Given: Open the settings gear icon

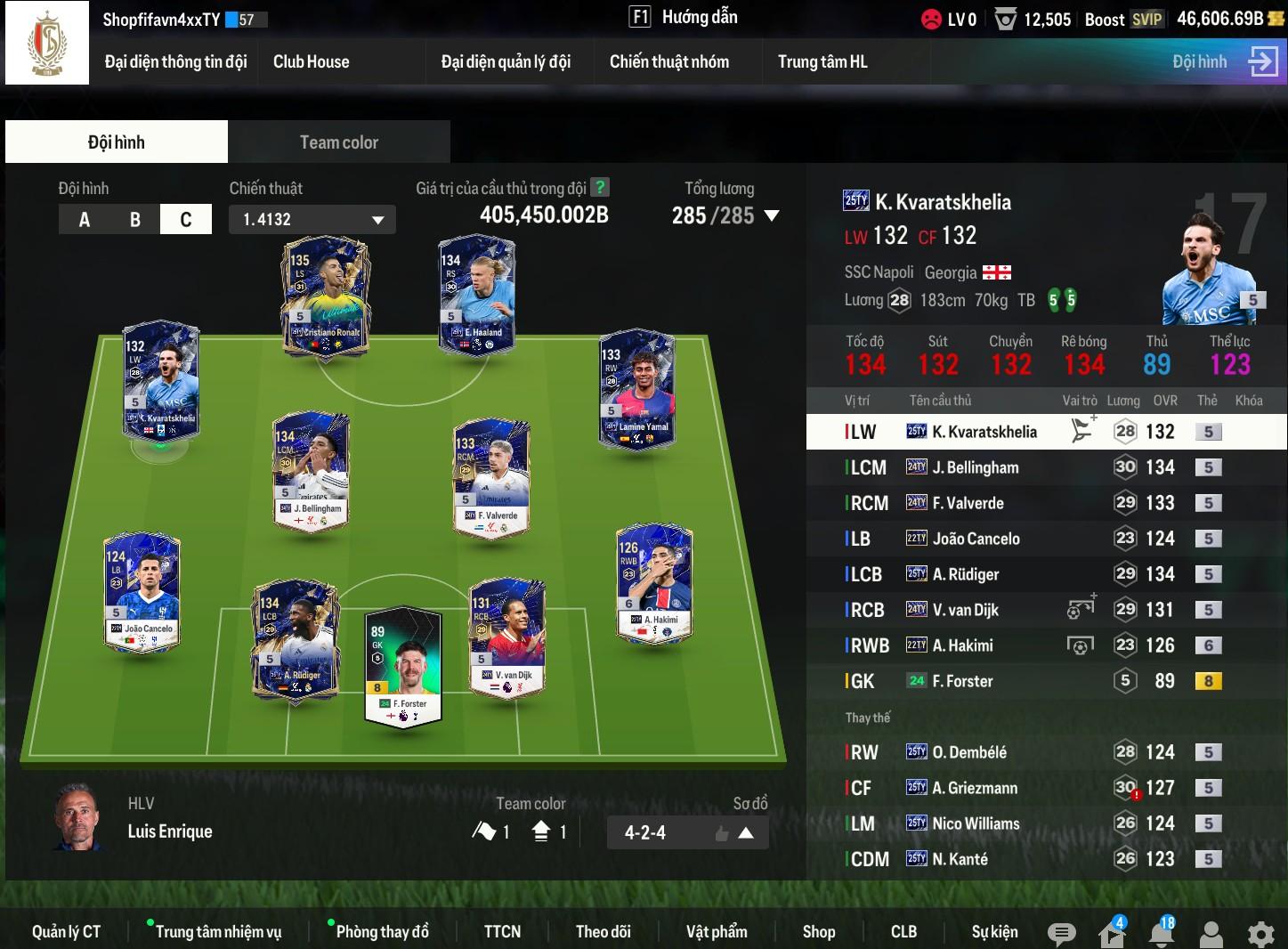Looking at the screenshot, I should point(1260,934).
